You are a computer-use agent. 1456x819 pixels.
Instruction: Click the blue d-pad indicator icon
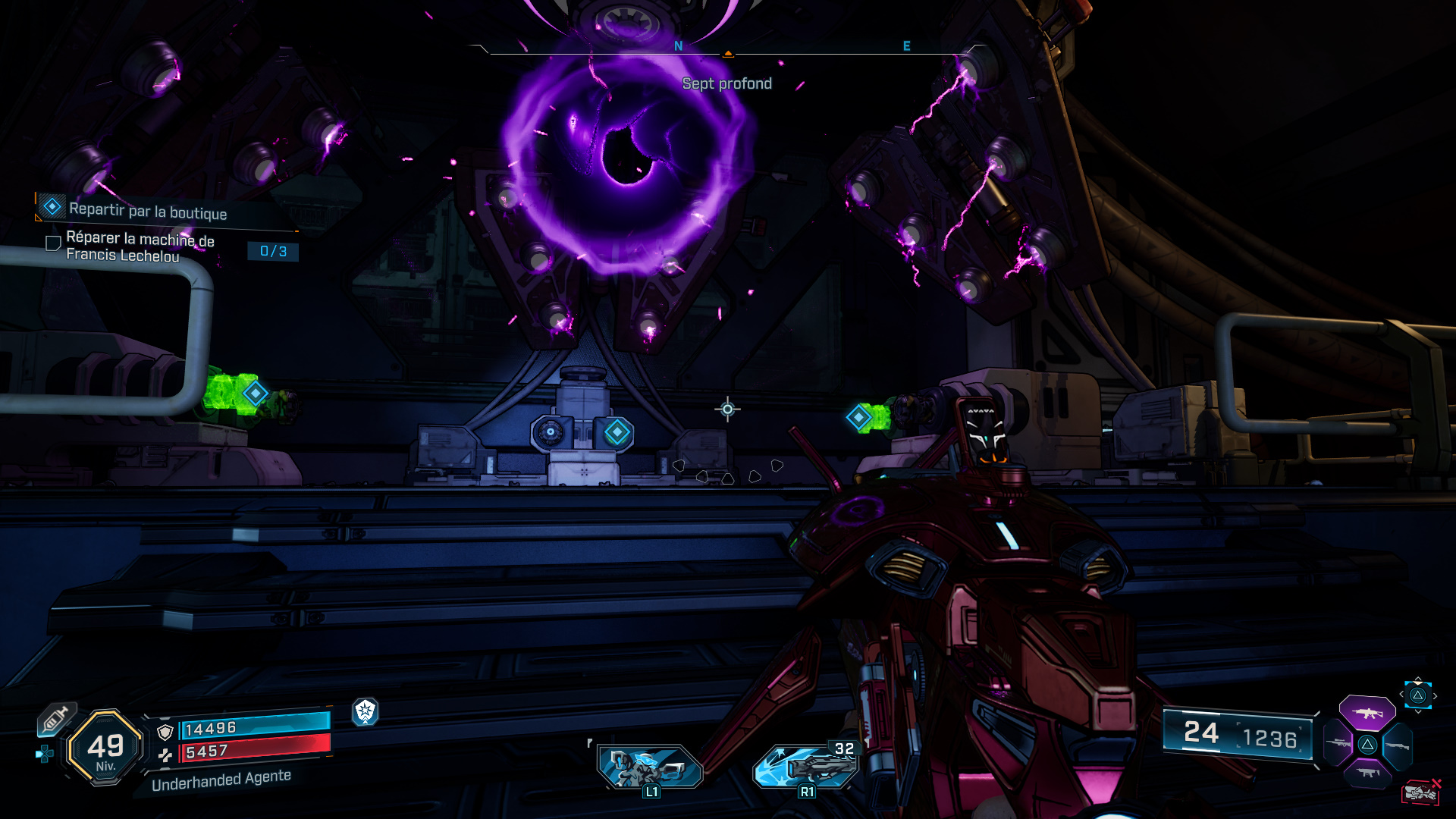click(x=45, y=754)
